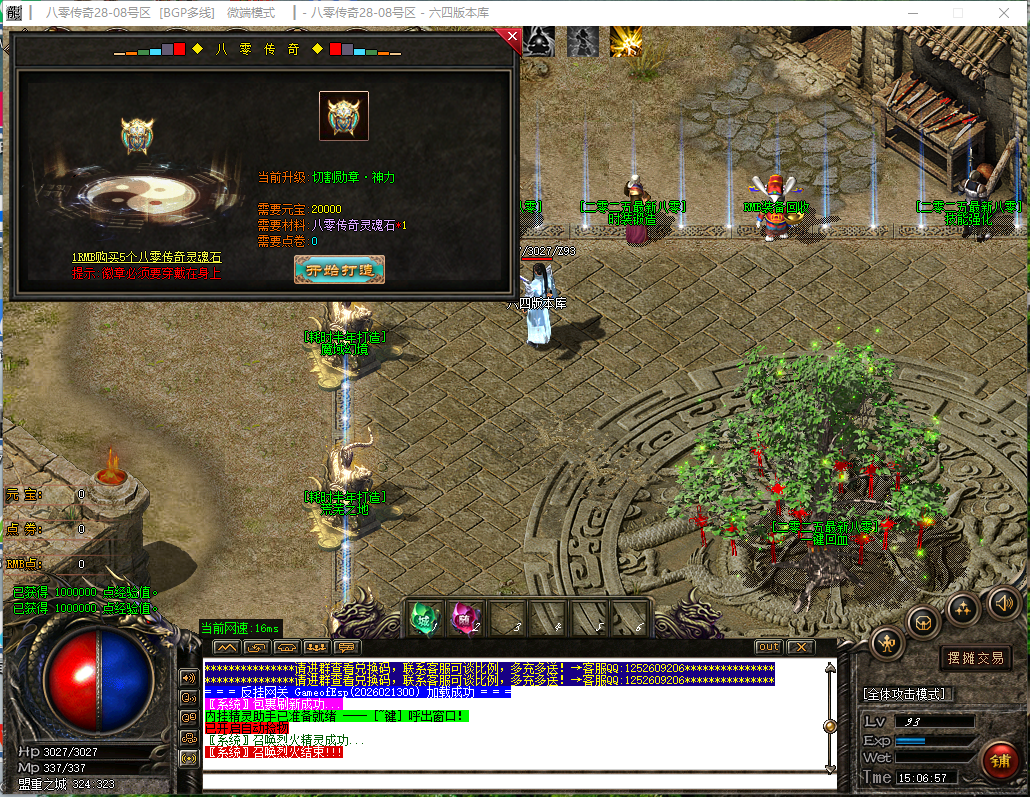Close the game window from title bar
Image resolution: width=1030 pixels, height=797 pixels.
pos(1005,13)
